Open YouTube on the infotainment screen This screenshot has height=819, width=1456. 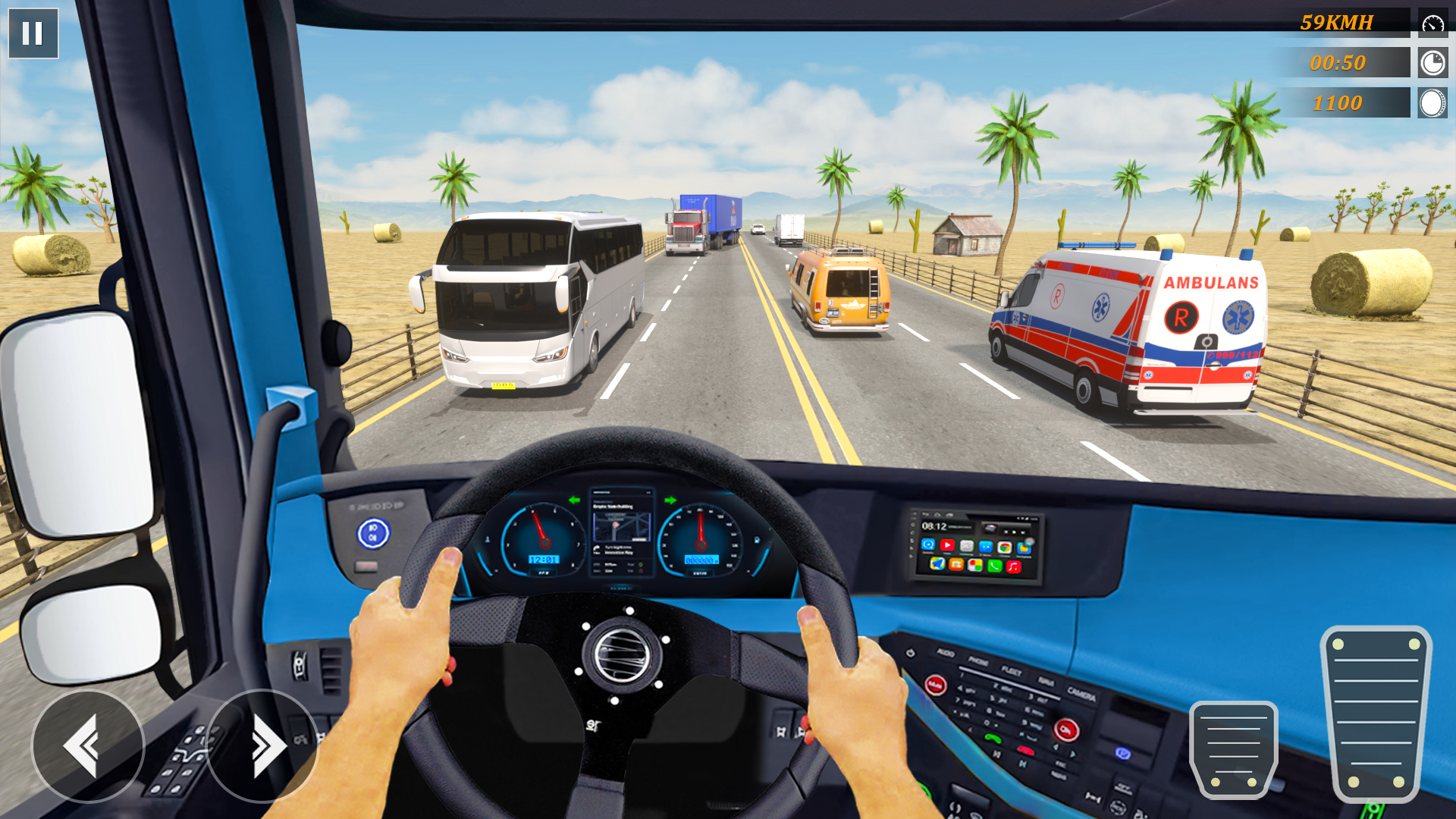(947, 546)
